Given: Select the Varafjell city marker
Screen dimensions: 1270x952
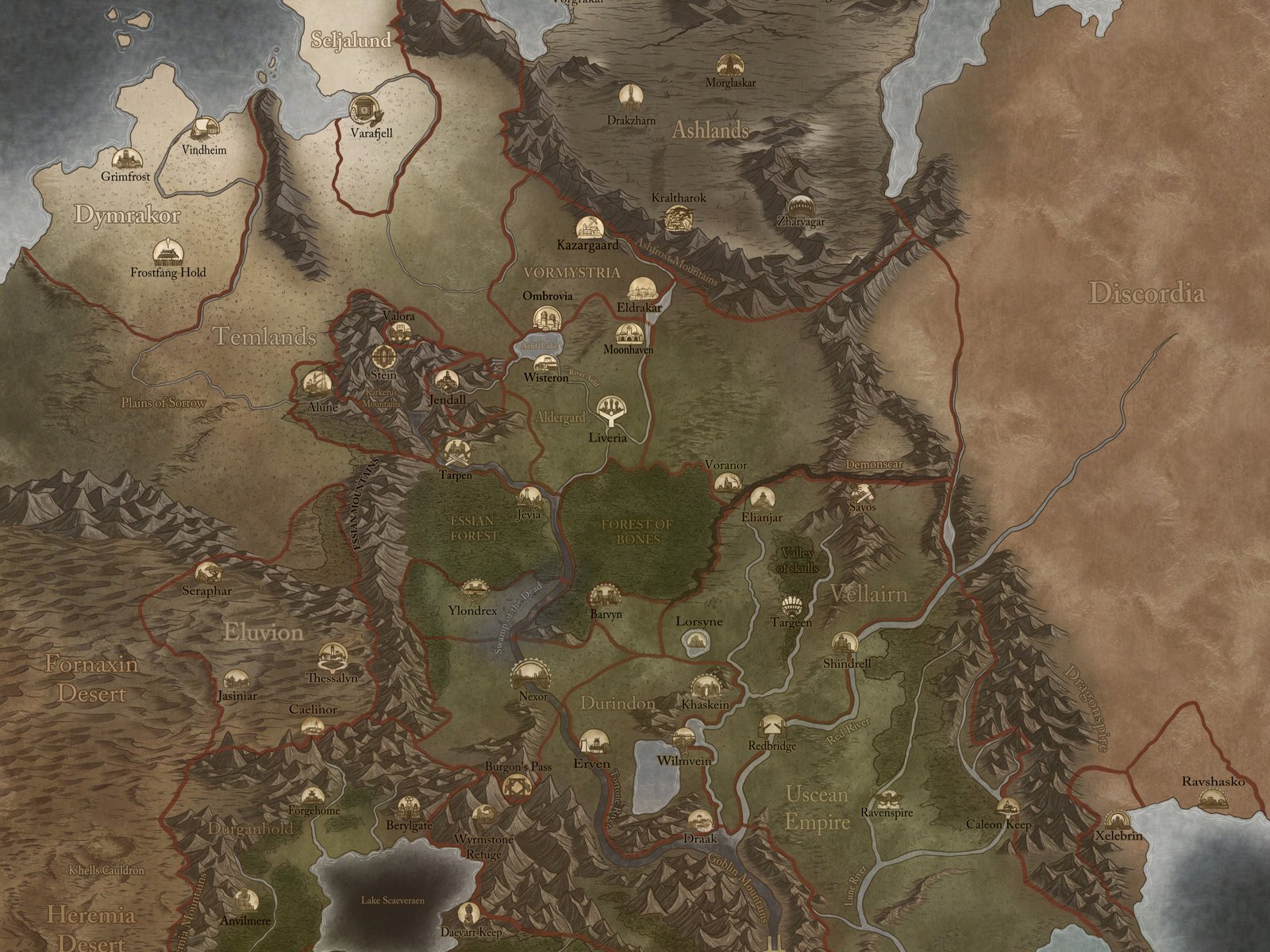Looking at the screenshot, I should 364,109.
